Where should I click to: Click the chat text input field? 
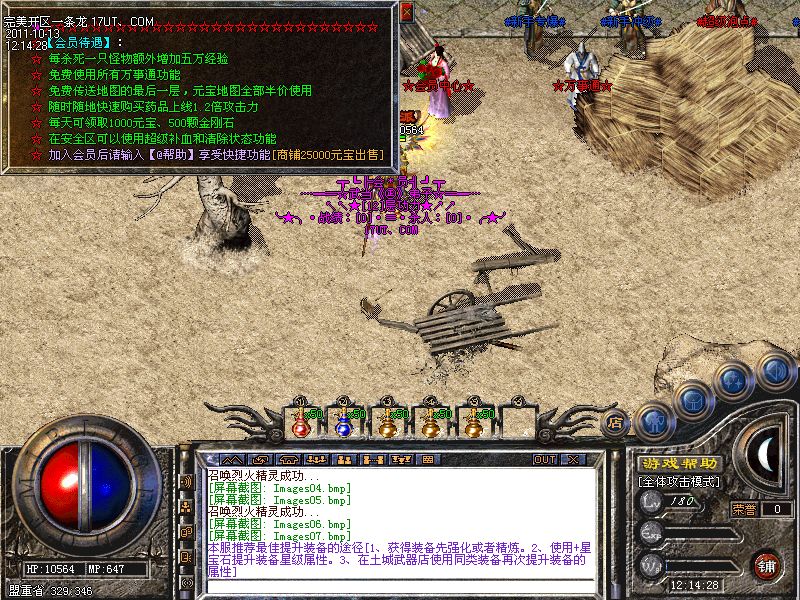tap(400, 586)
